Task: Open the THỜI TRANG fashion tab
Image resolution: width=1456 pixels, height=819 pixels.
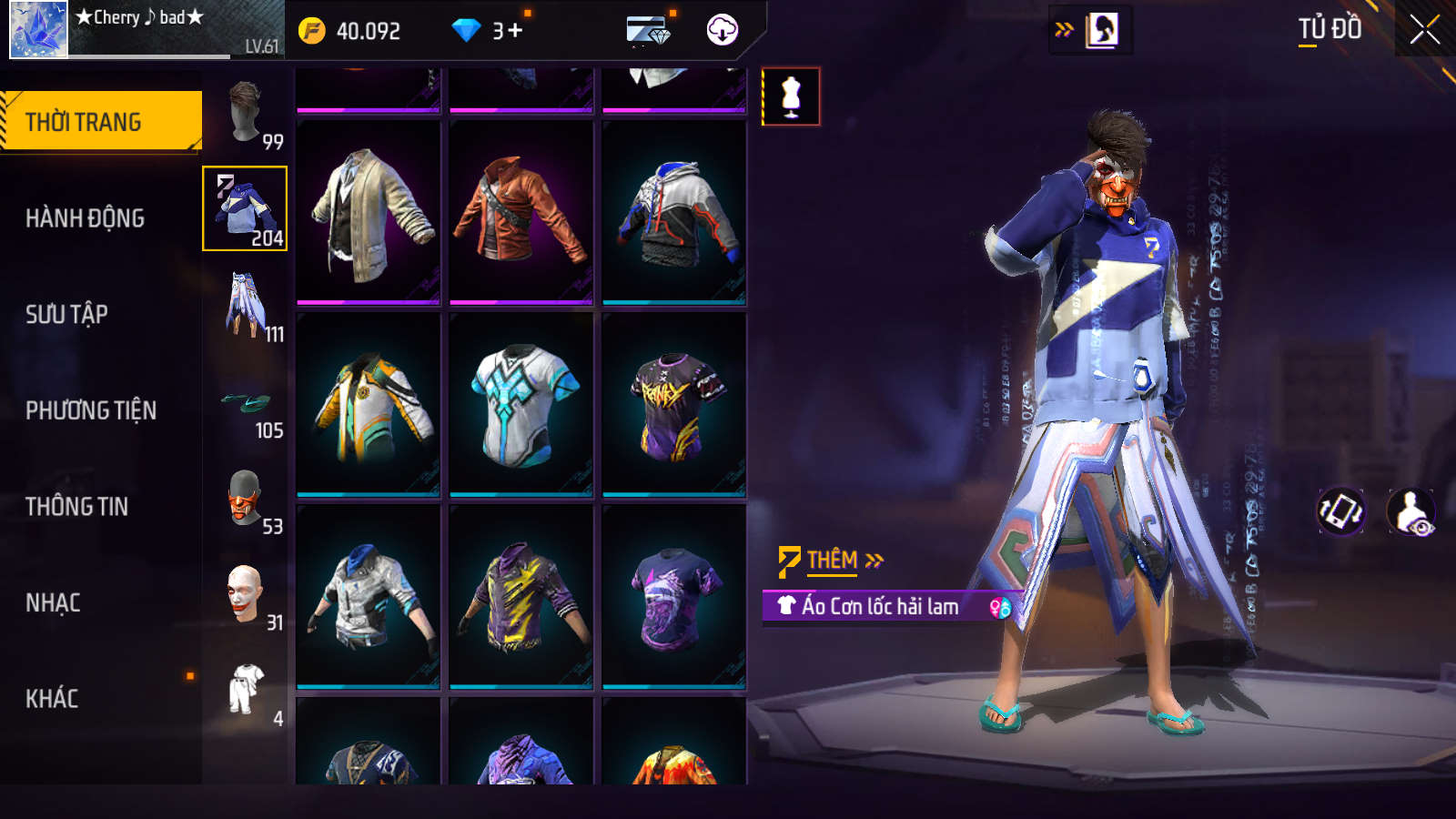Action: click(100, 121)
